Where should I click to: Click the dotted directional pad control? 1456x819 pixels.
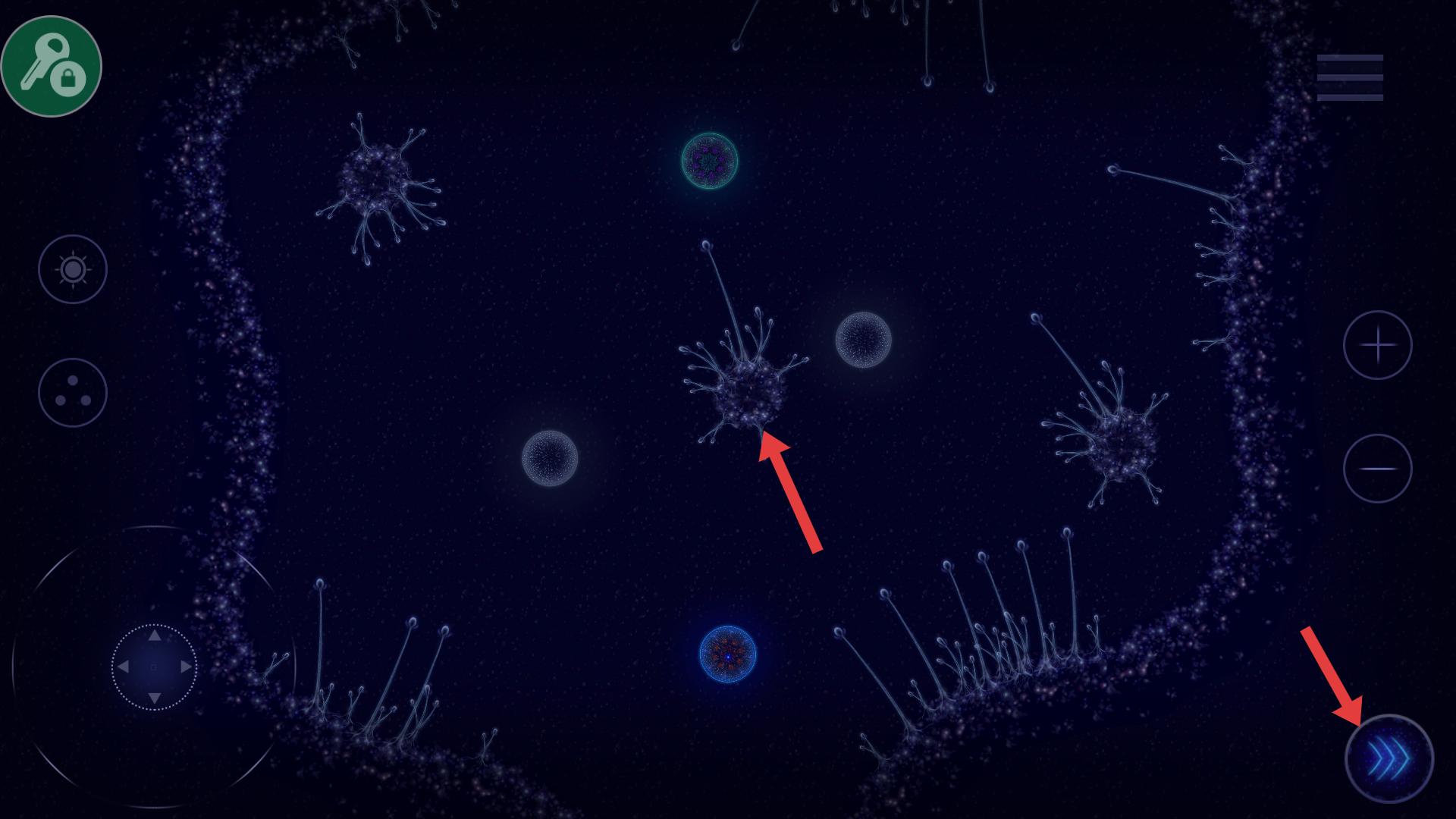tap(154, 667)
